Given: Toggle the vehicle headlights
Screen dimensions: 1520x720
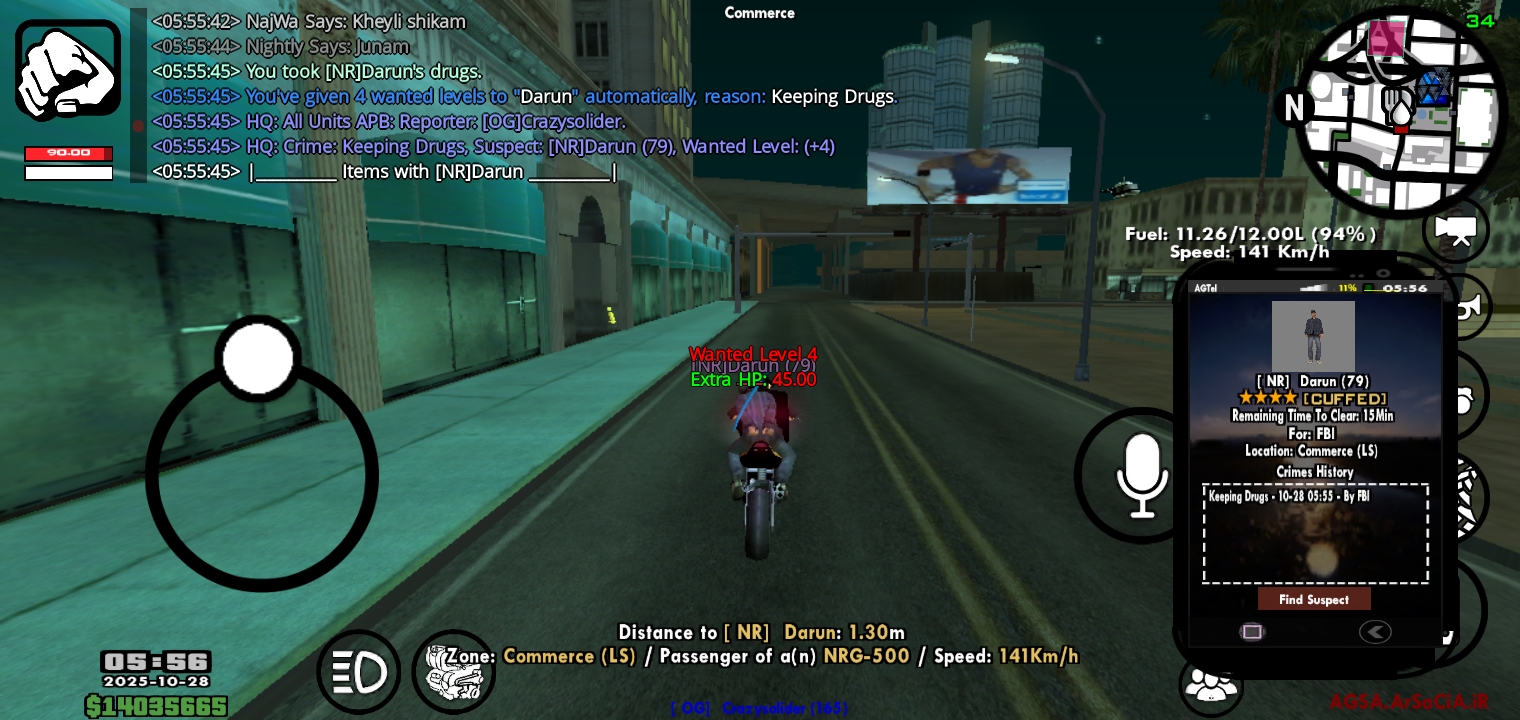Looking at the screenshot, I should pos(358,671).
